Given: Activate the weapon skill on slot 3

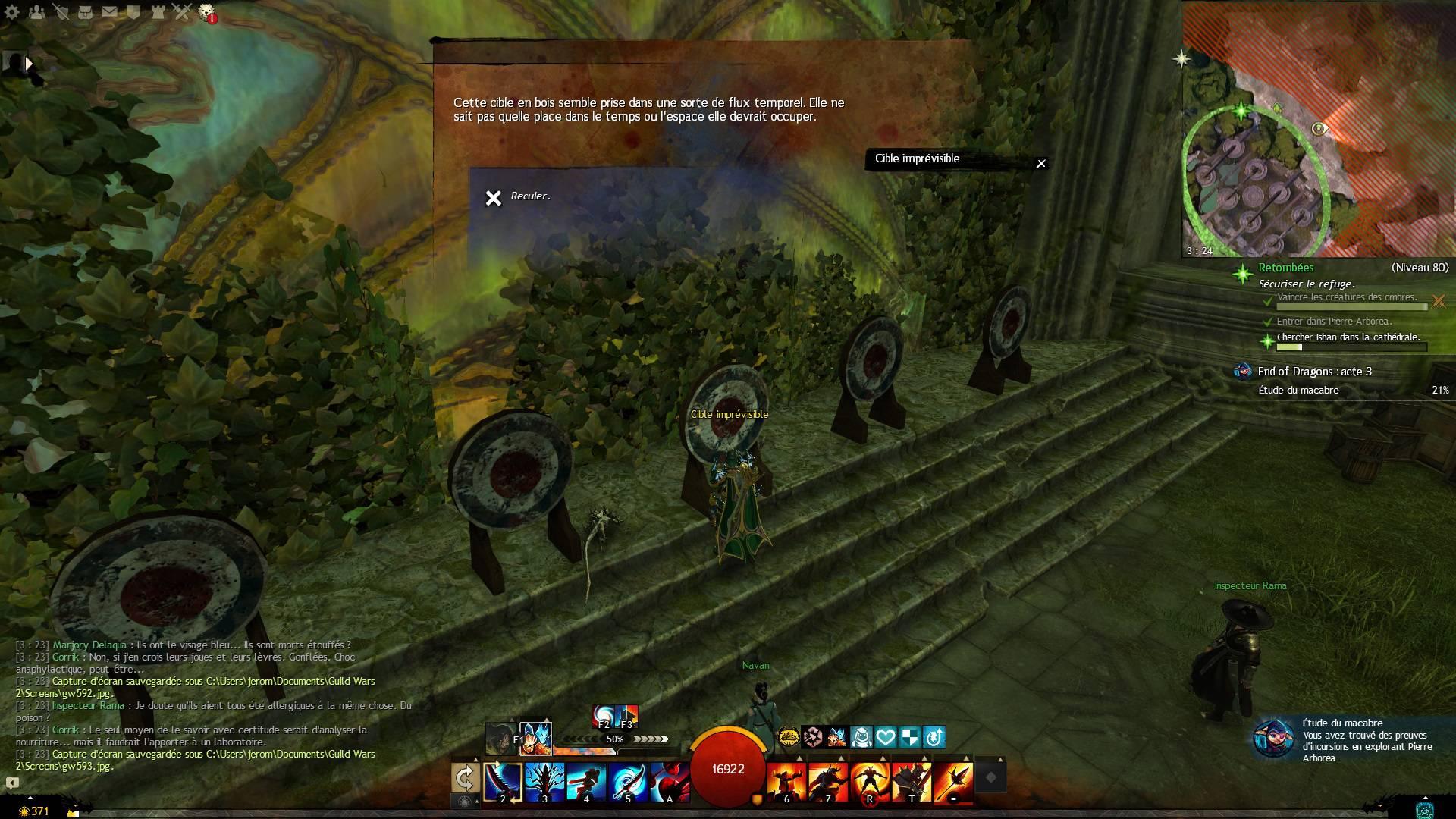Looking at the screenshot, I should click(x=544, y=781).
